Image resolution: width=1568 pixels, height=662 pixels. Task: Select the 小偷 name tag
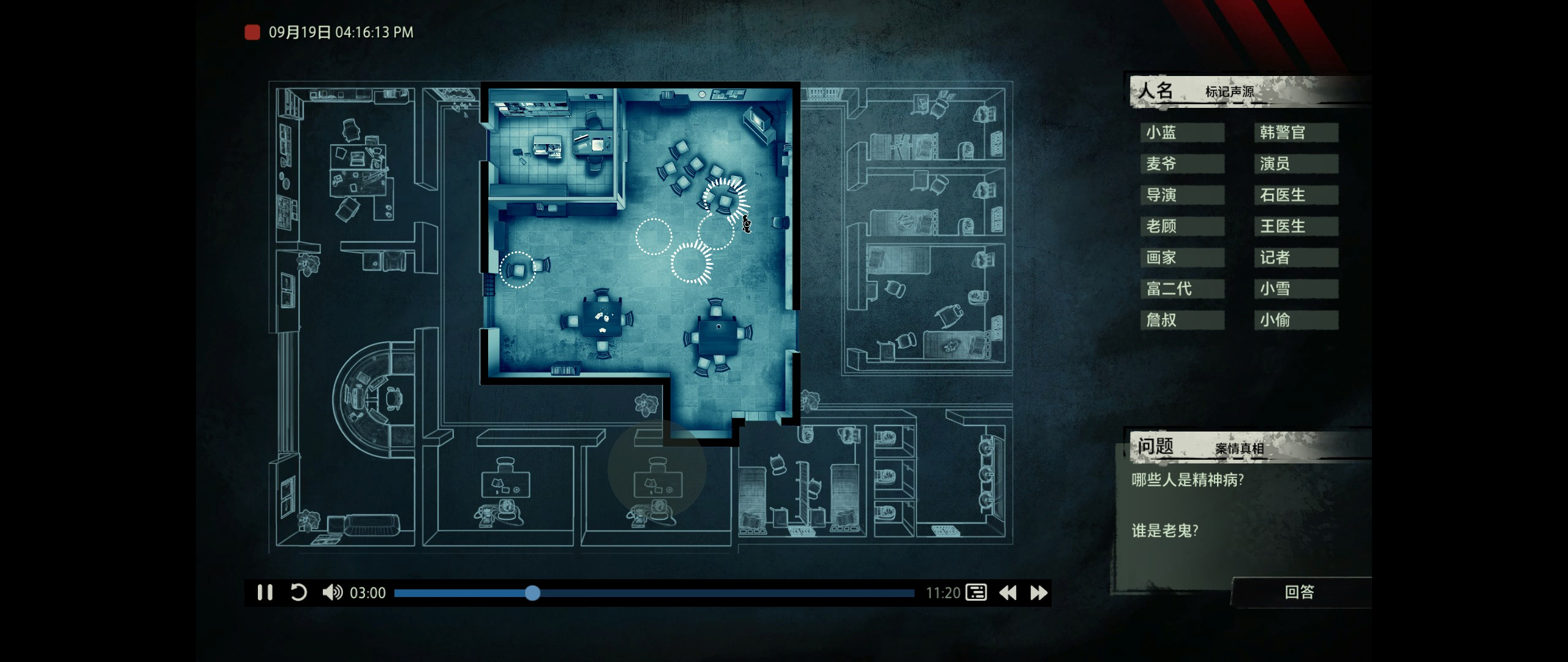pos(1295,320)
